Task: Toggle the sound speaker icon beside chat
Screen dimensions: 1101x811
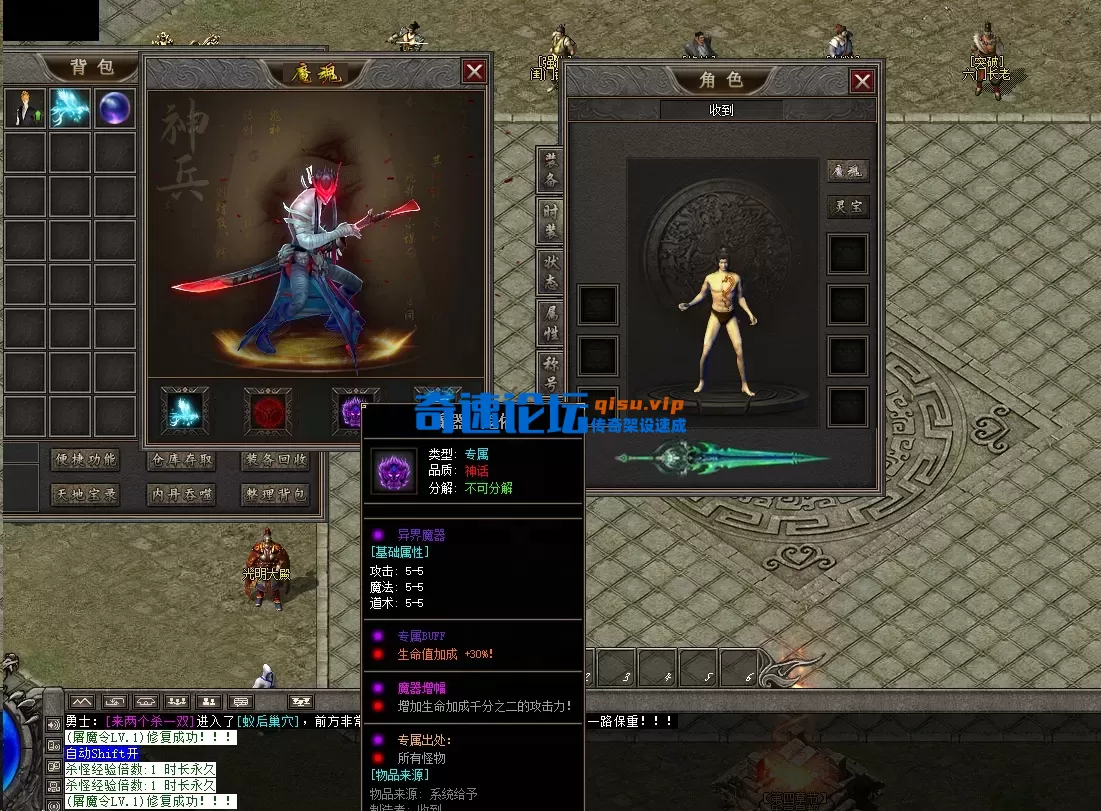Action: [53, 725]
